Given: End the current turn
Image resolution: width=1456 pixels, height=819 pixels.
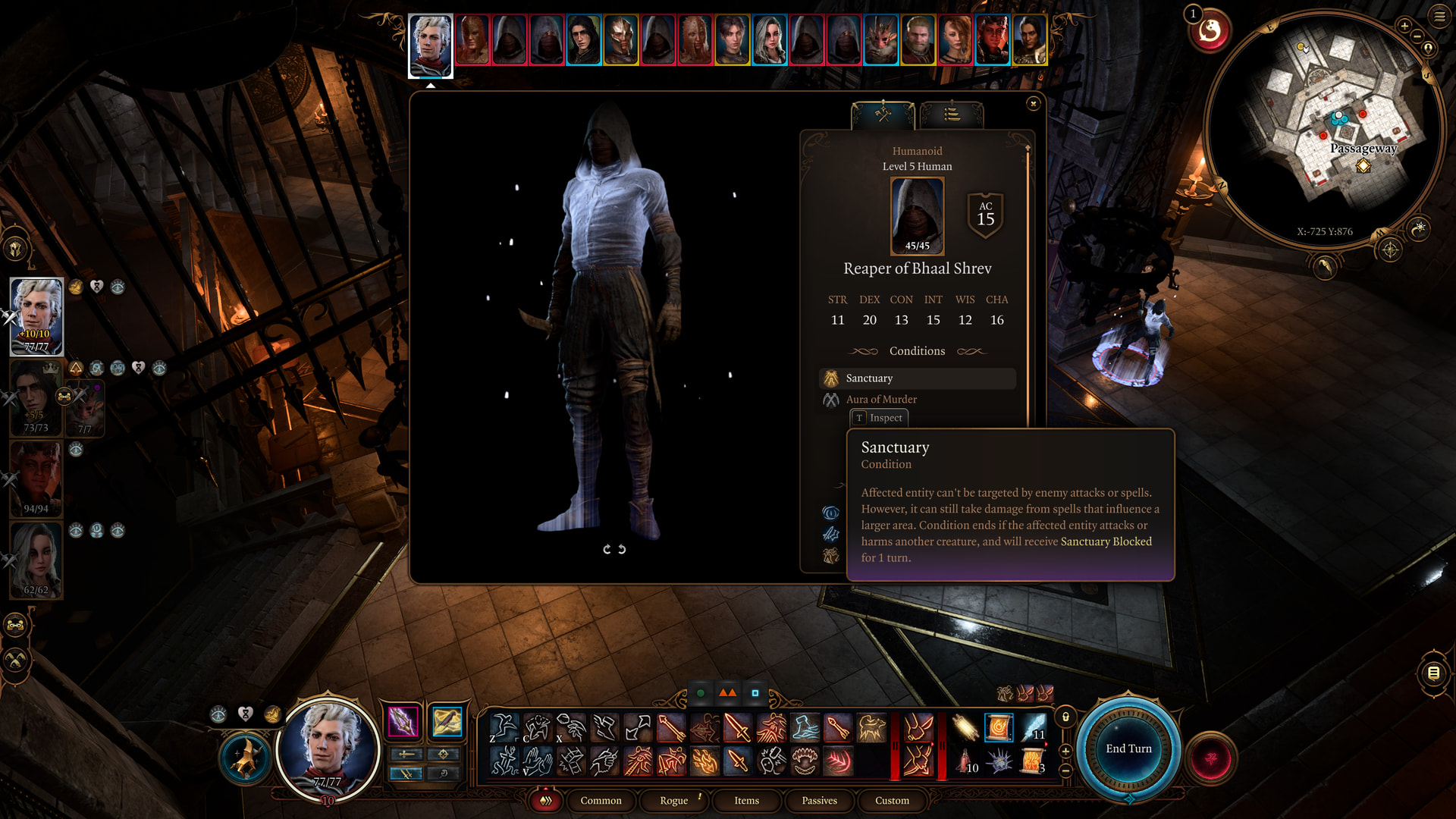Looking at the screenshot, I should coord(1128,748).
